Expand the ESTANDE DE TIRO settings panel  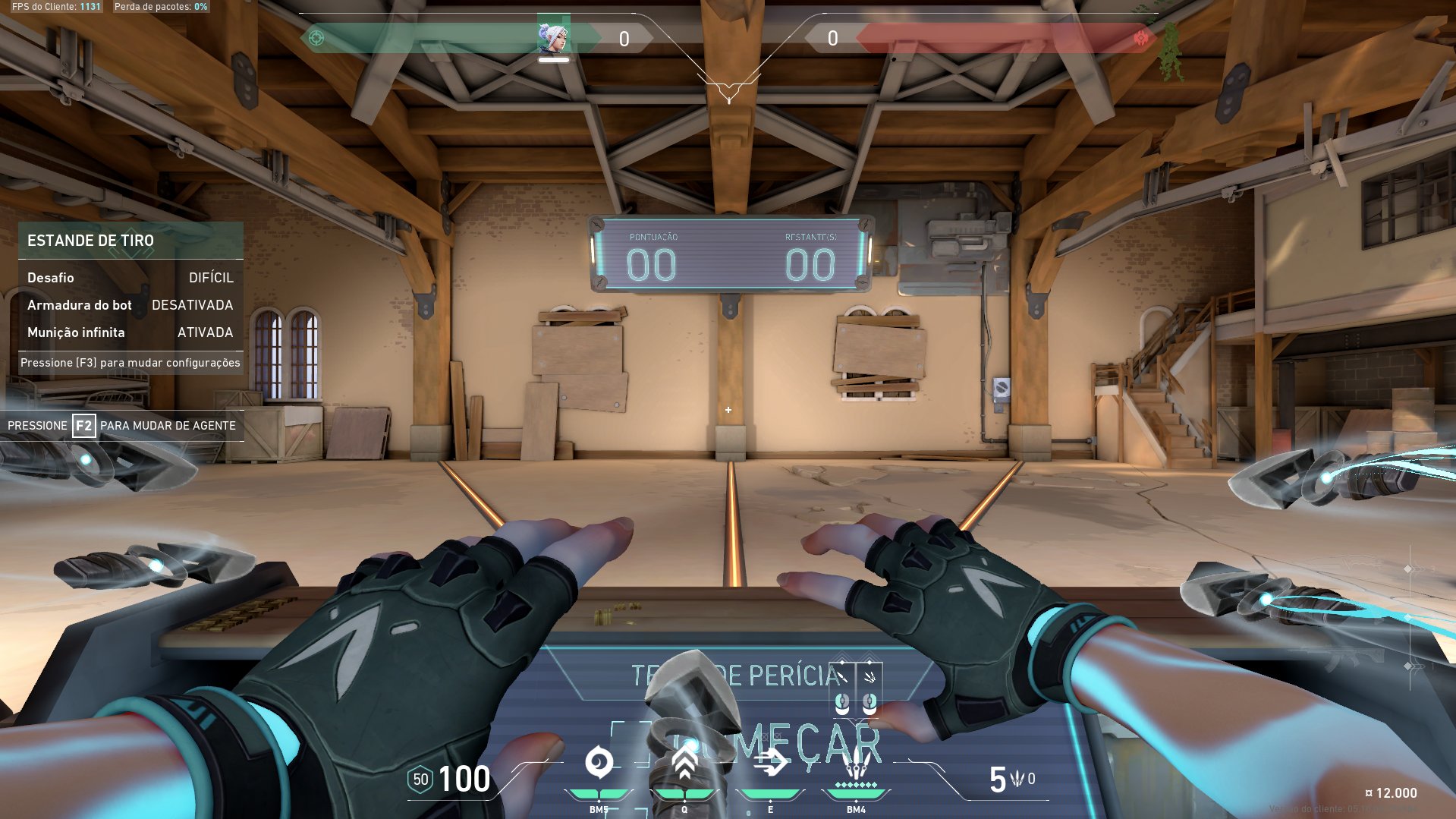click(x=91, y=241)
